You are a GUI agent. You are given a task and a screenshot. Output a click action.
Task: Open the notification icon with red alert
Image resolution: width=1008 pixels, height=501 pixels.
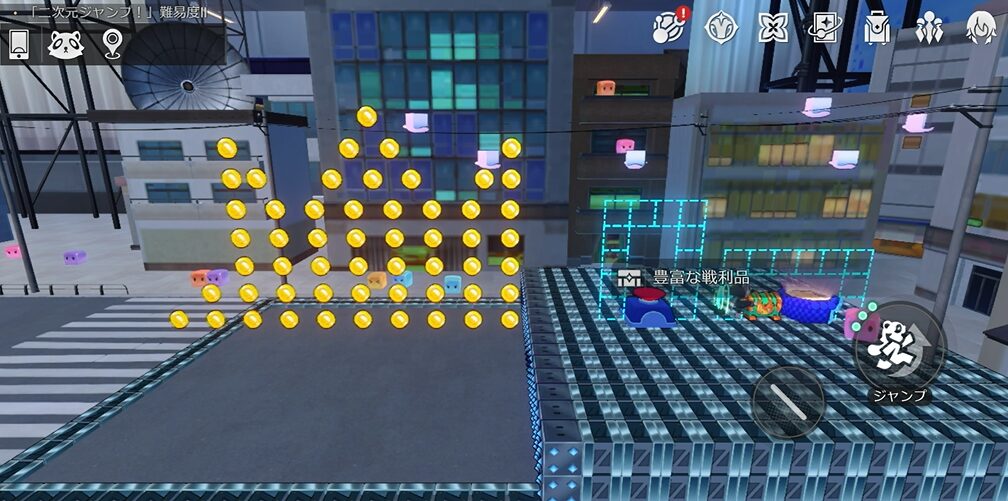pyautogui.click(x=668, y=27)
